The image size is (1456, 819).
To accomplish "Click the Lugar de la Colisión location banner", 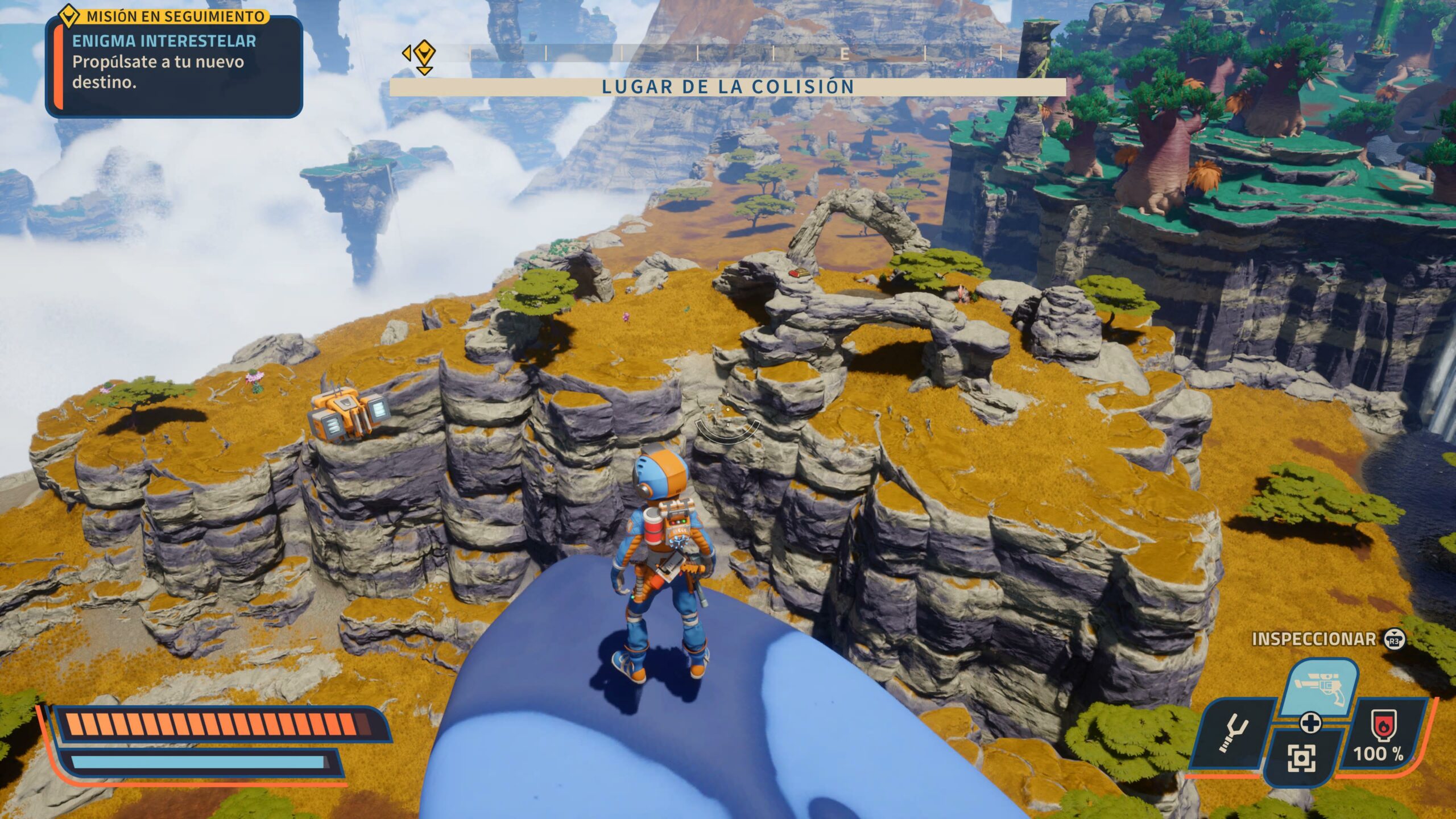I will [x=727, y=87].
